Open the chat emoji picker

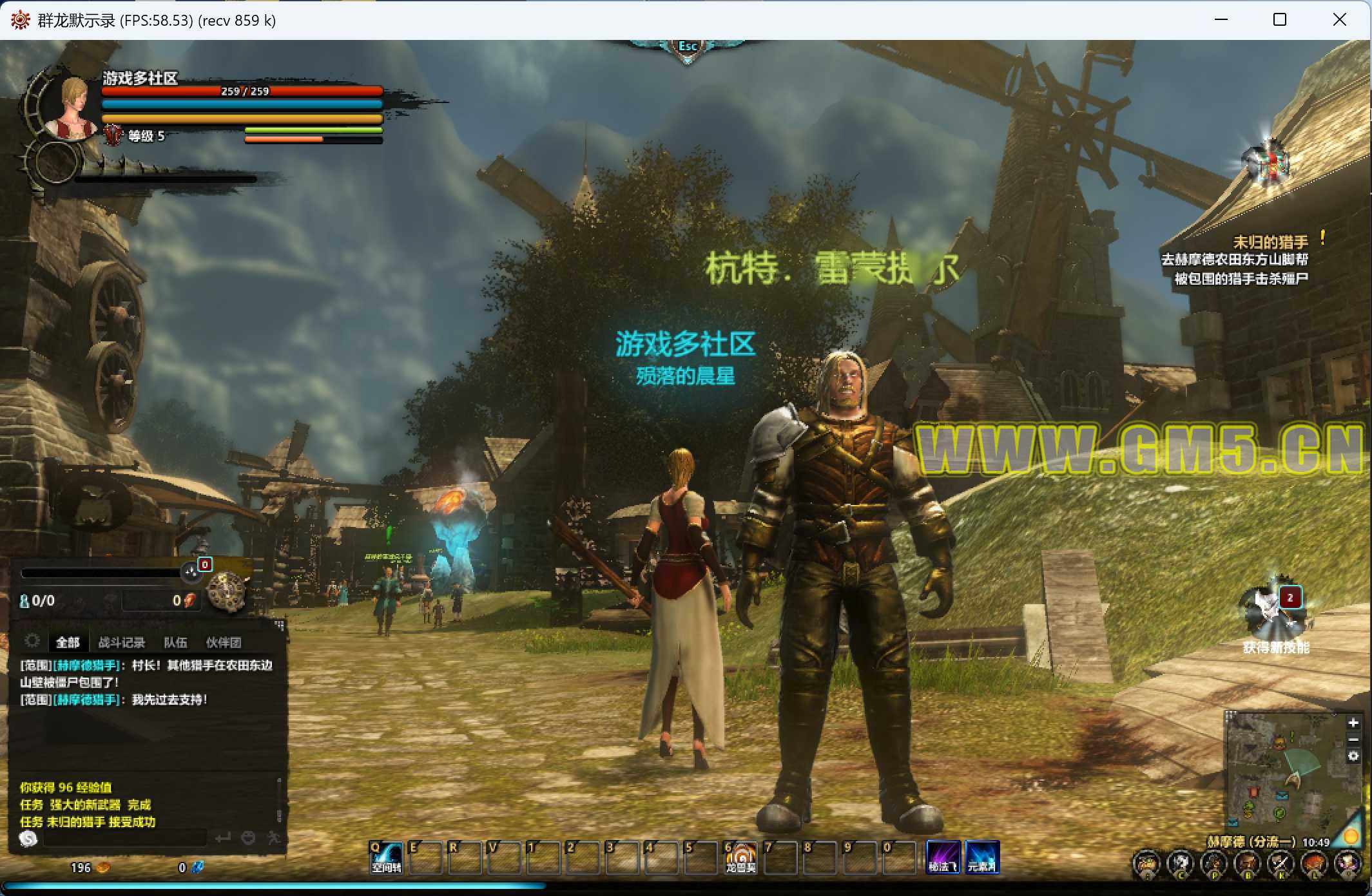(248, 838)
